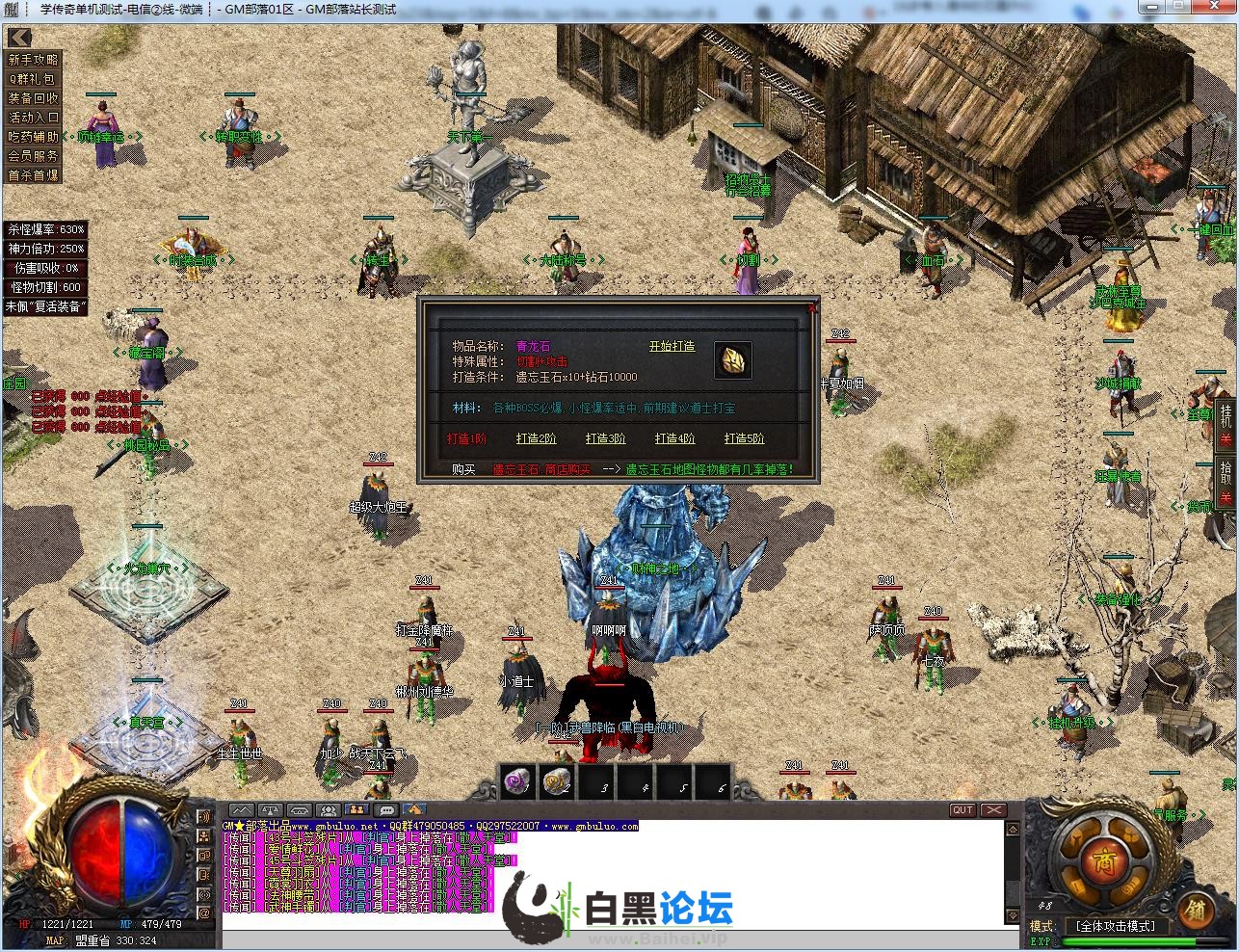Choose the 打造5阶 option
Image resolution: width=1239 pixels, height=952 pixels.
(x=744, y=438)
